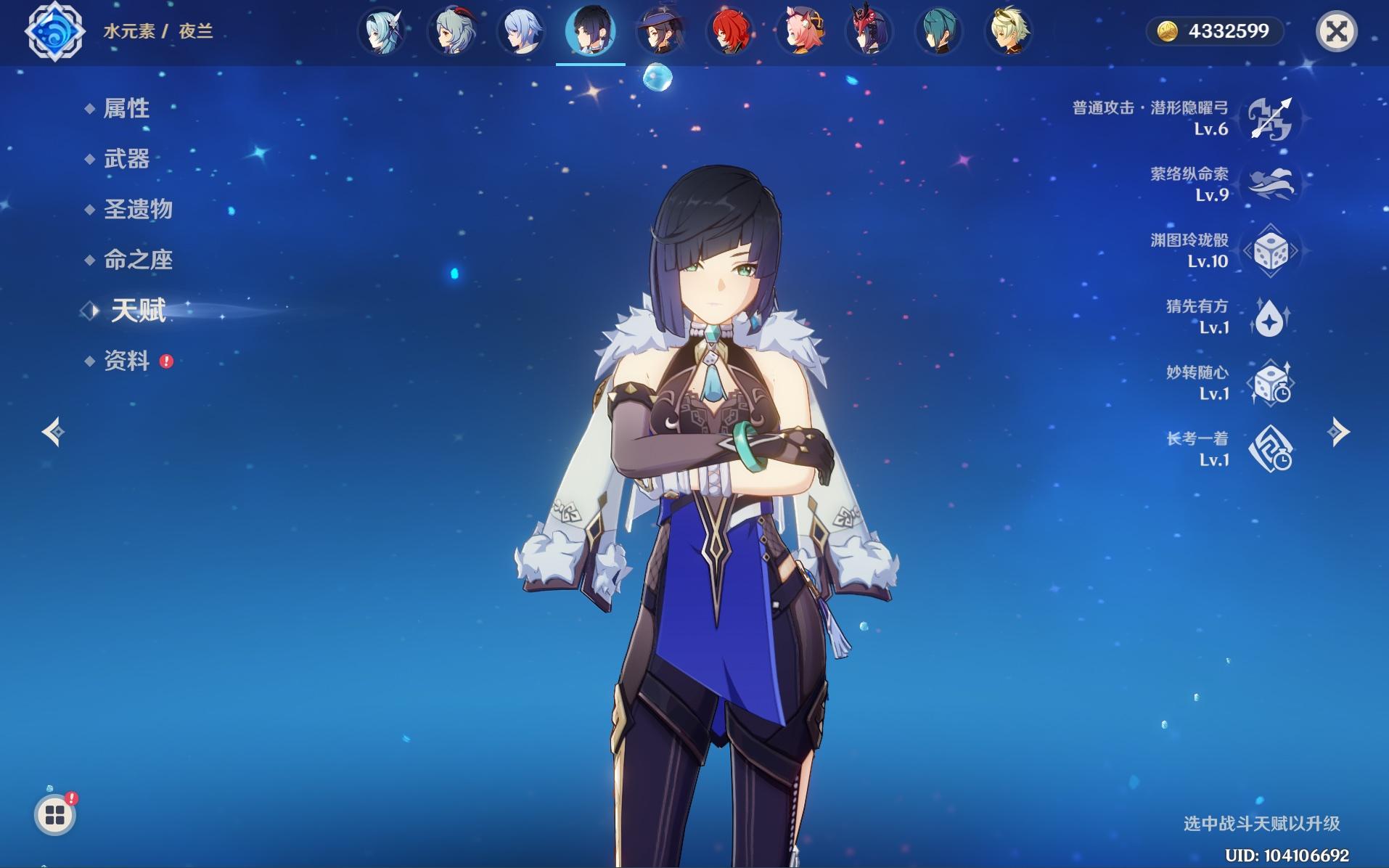The width and height of the screenshot is (1389, 868).
Task: Go to the 圣遗物 artifacts section
Action: [138, 210]
